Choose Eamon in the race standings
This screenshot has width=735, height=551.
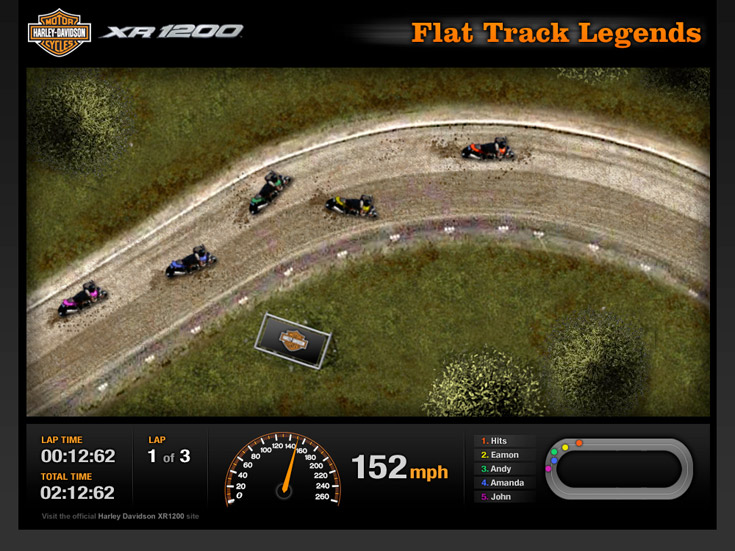coord(504,455)
